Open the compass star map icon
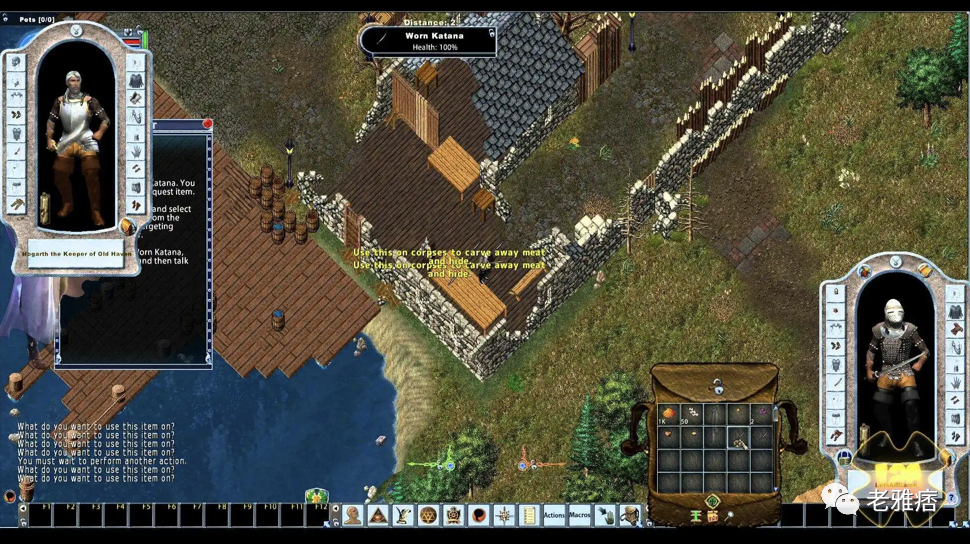 click(x=504, y=515)
